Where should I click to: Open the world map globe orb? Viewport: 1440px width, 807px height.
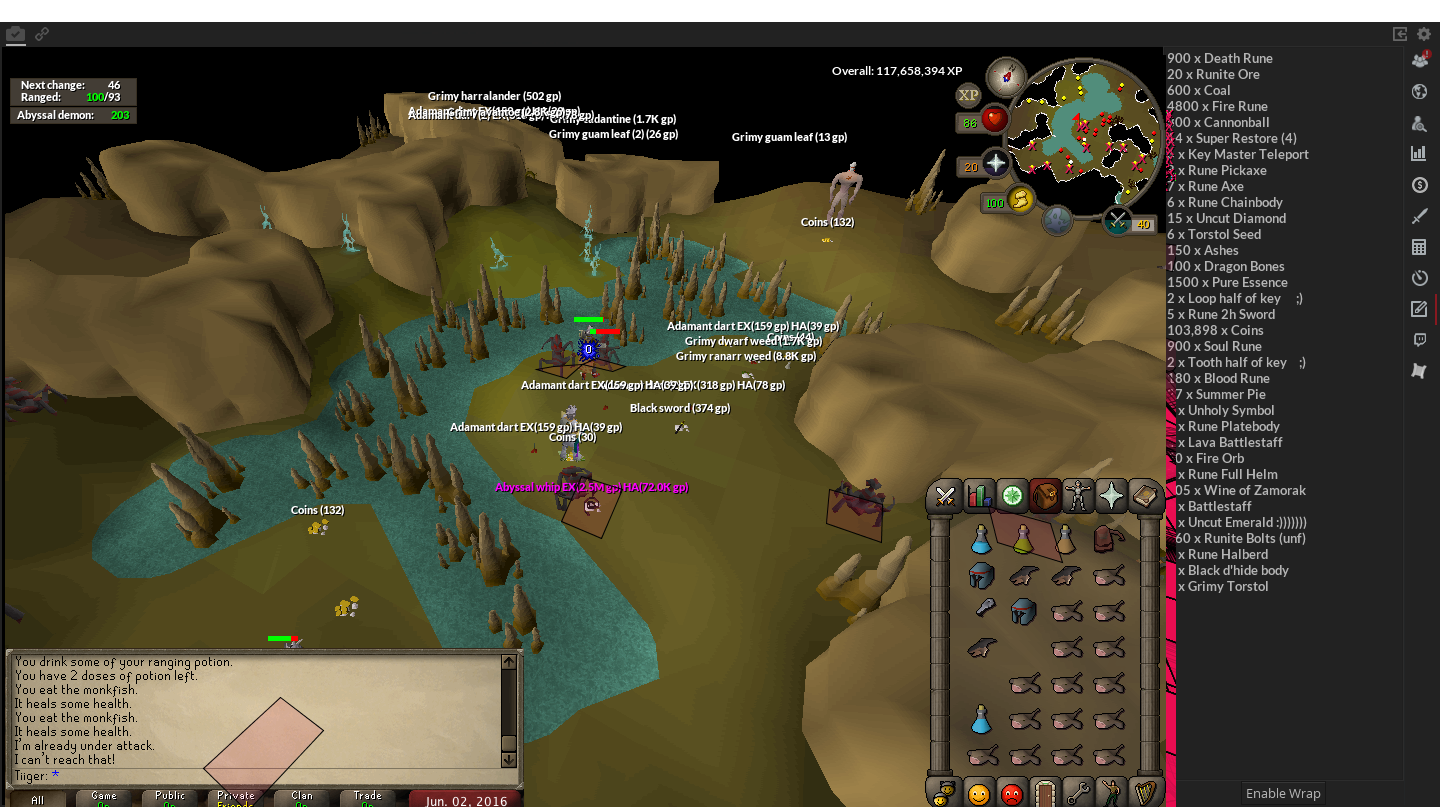[1057, 220]
